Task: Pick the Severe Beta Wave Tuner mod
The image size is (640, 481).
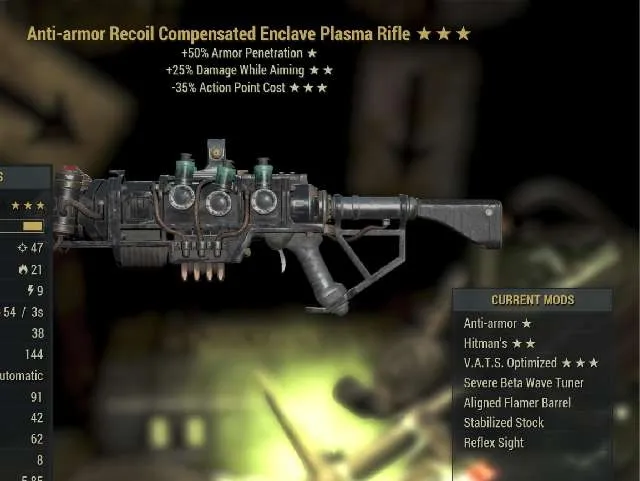Action: pos(524,383)
